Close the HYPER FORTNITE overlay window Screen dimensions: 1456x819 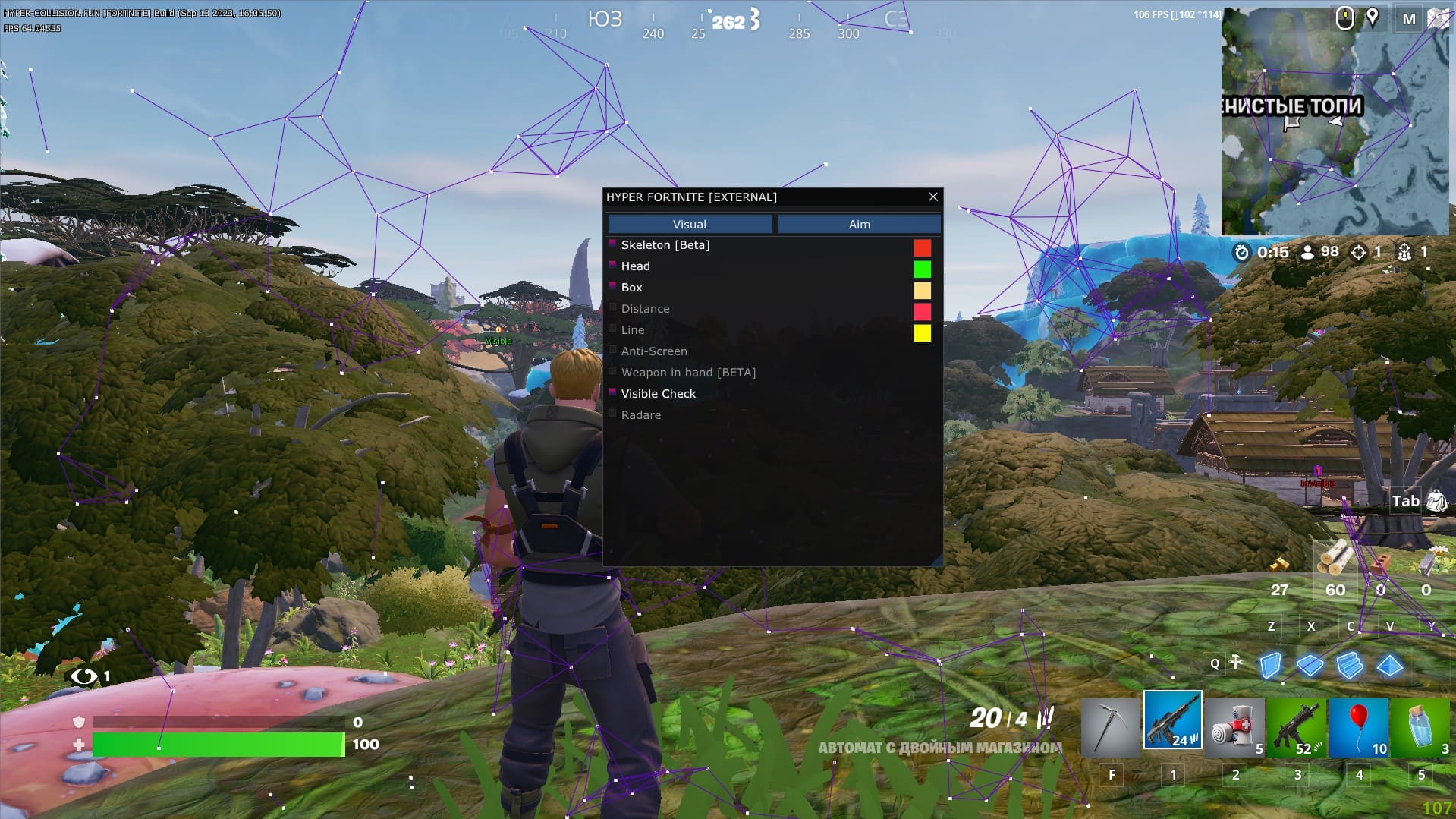point(932,197)
